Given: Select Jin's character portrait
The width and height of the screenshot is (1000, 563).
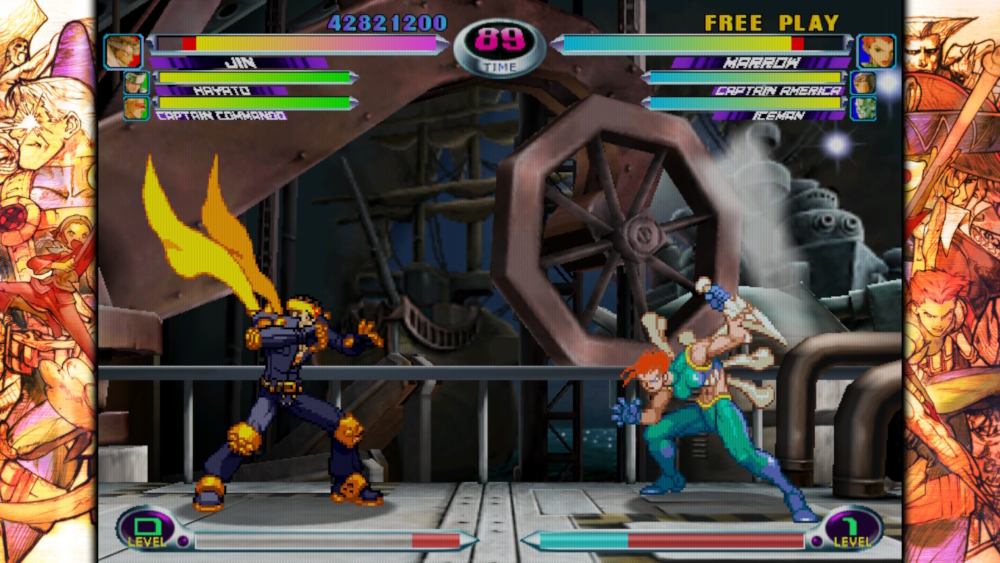Looking at the screenshot, I should (x=124, y=51).
